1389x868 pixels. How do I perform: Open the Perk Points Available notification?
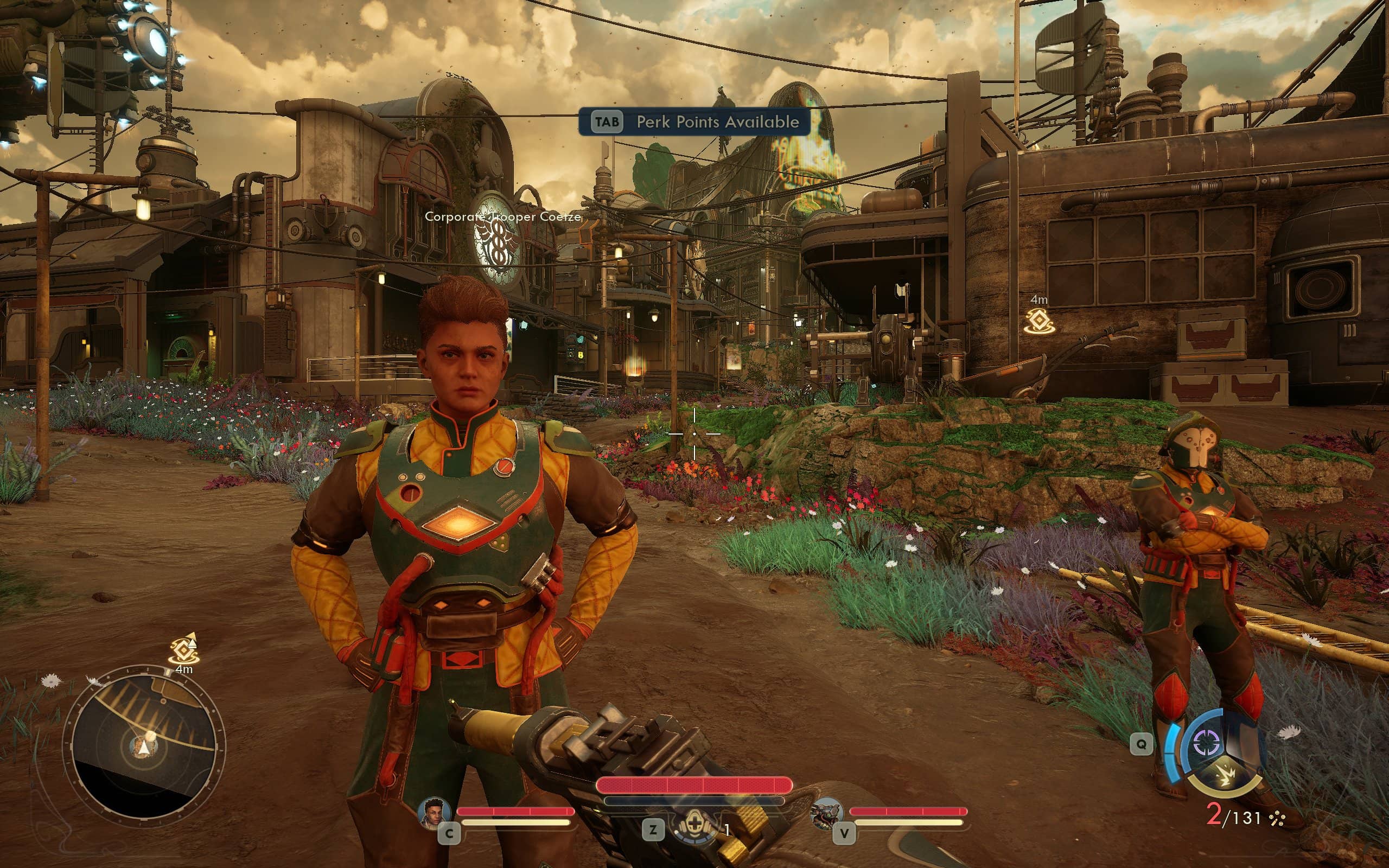tap(694, 122)
